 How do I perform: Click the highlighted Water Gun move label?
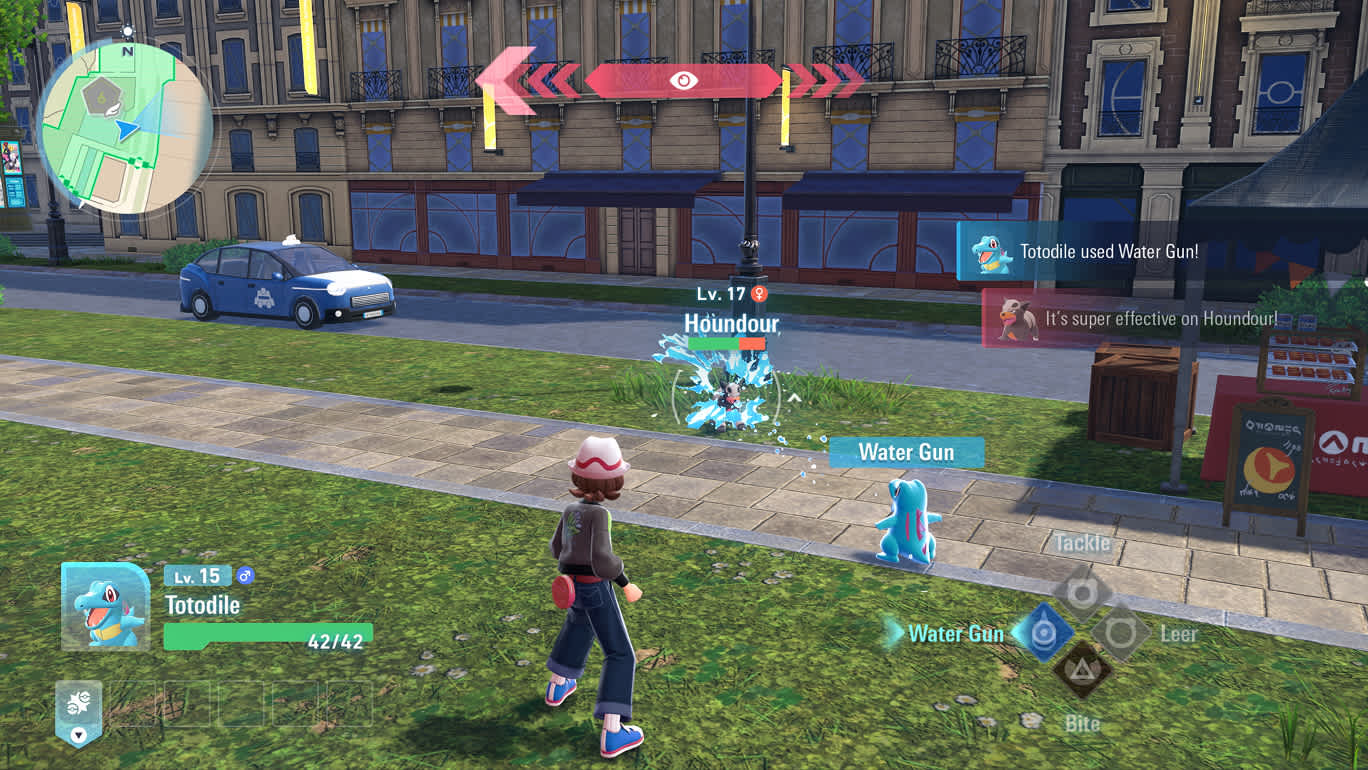956,633
